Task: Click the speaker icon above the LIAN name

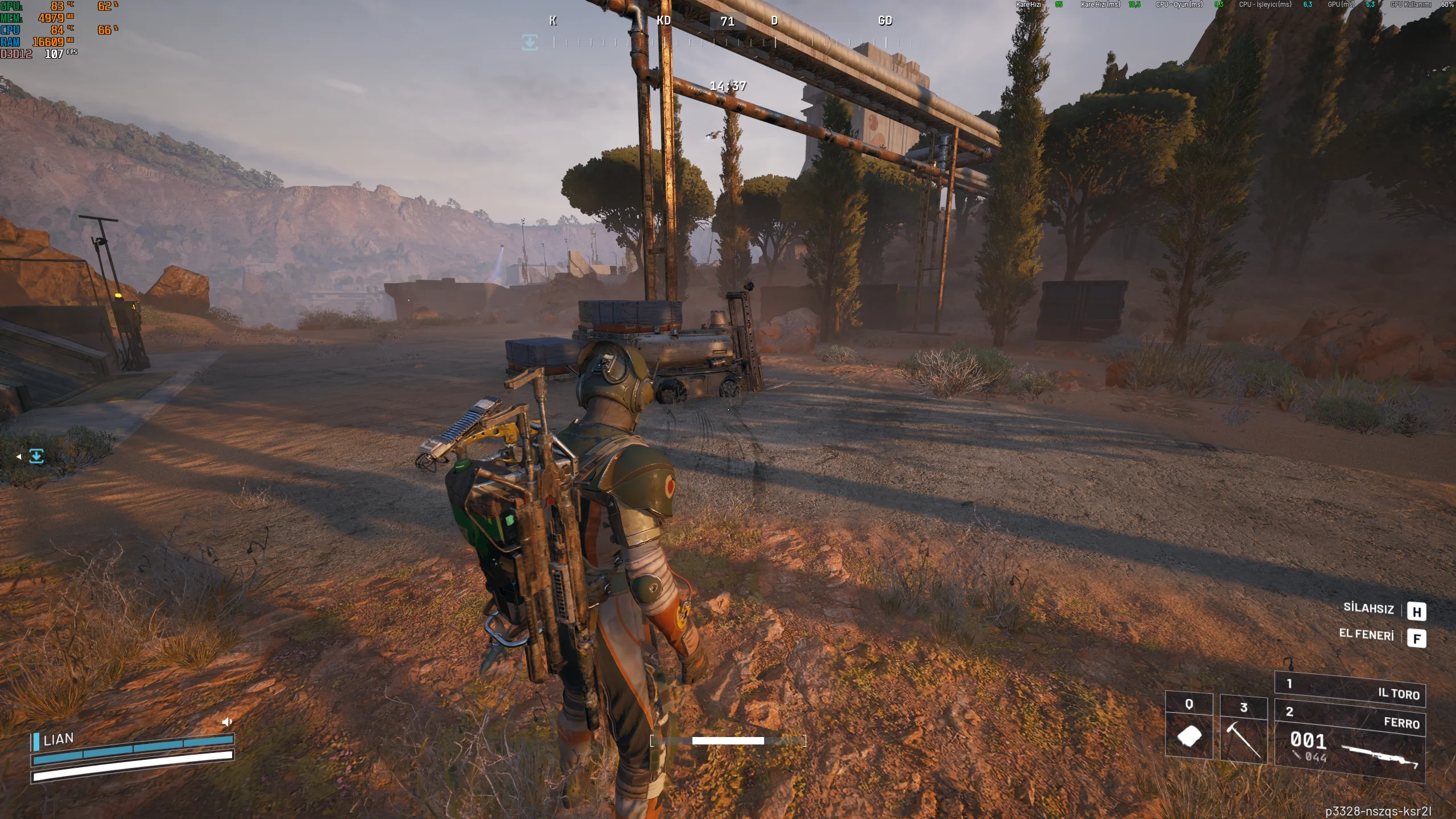Action: click(x=227, y=722)
